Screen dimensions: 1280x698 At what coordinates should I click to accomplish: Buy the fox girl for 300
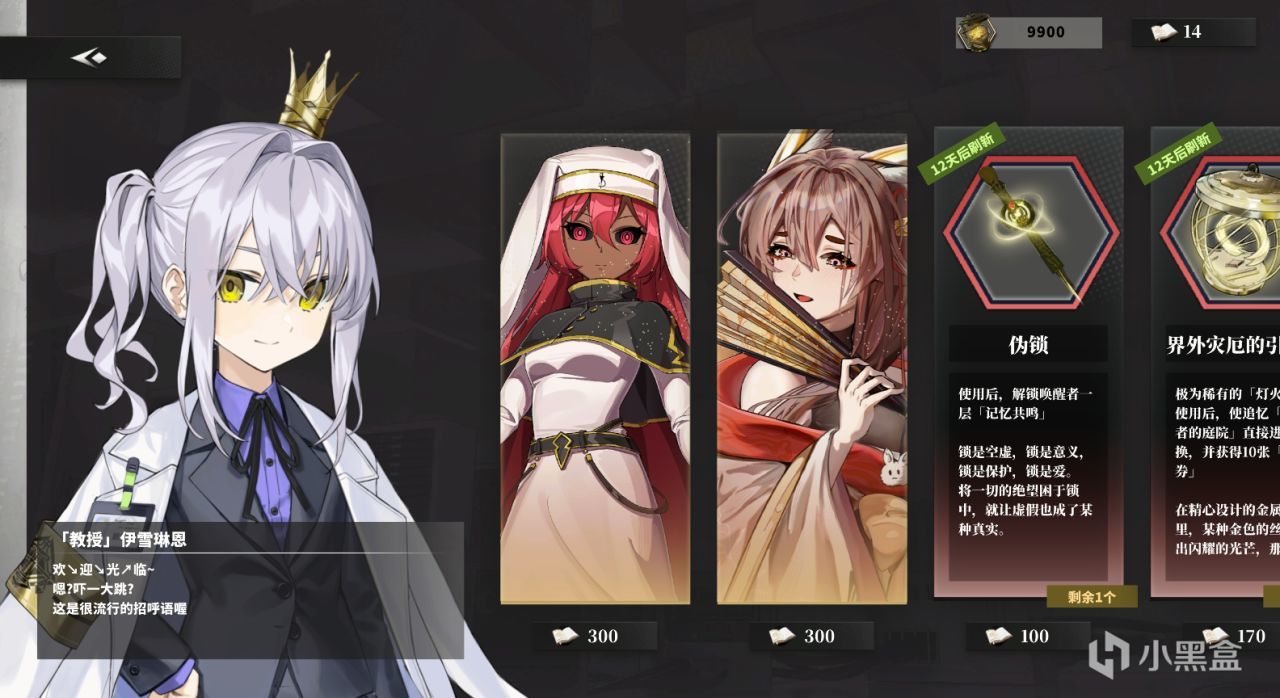pos(811,636)
